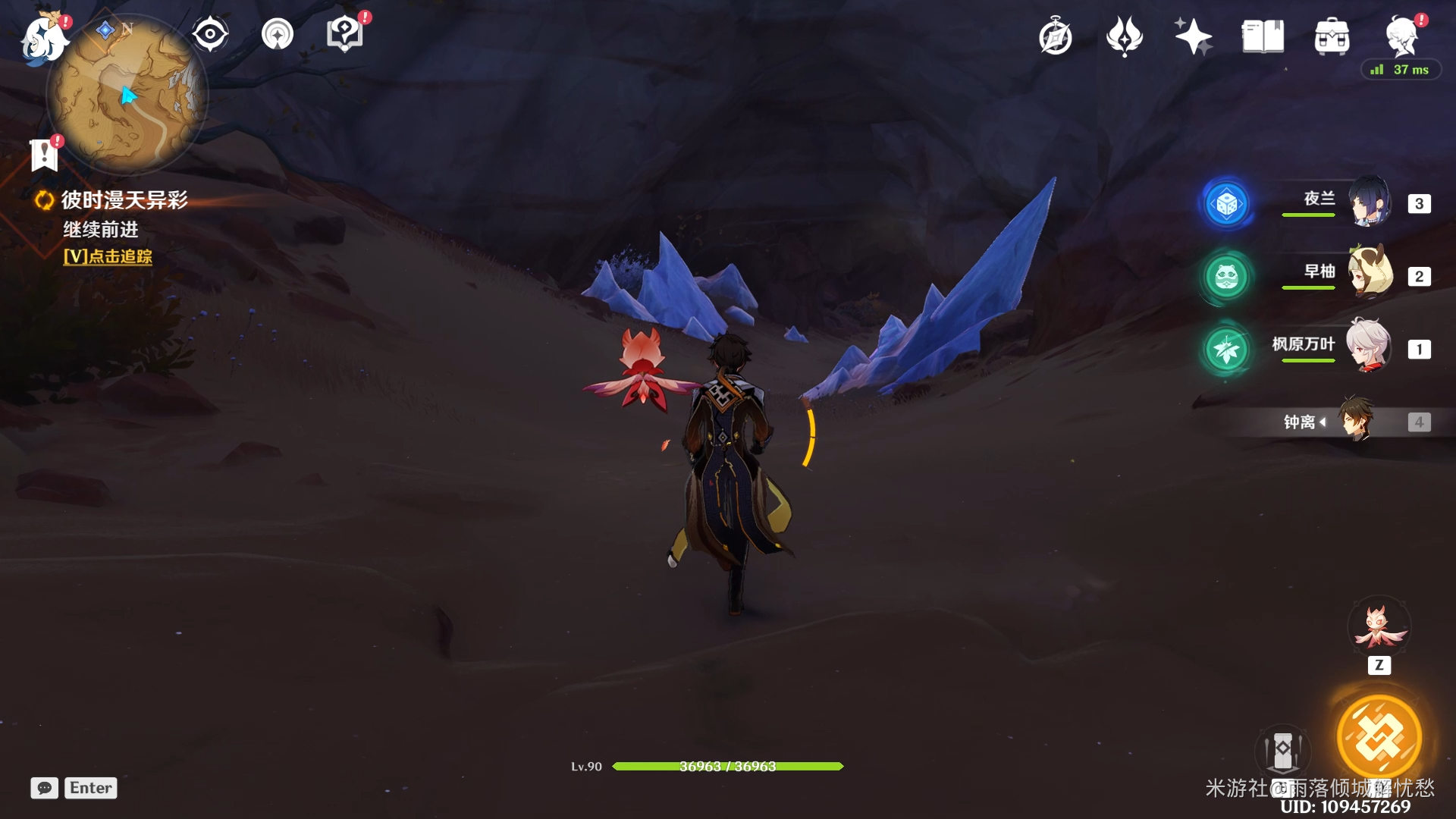Open the events flame-shaped icon

(x=1124, y=36)
